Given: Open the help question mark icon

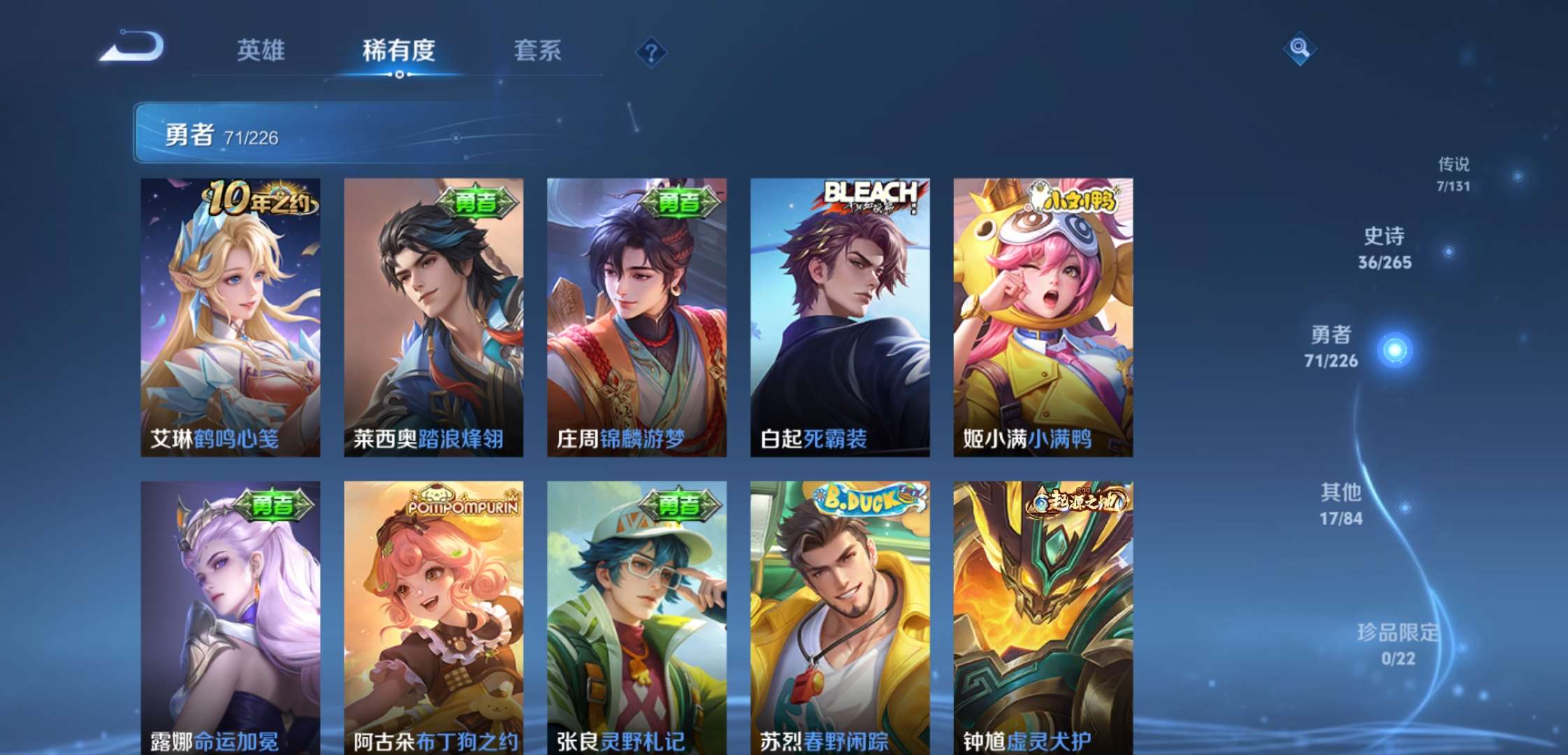Looking at the screenshot, I should [650, 52].
